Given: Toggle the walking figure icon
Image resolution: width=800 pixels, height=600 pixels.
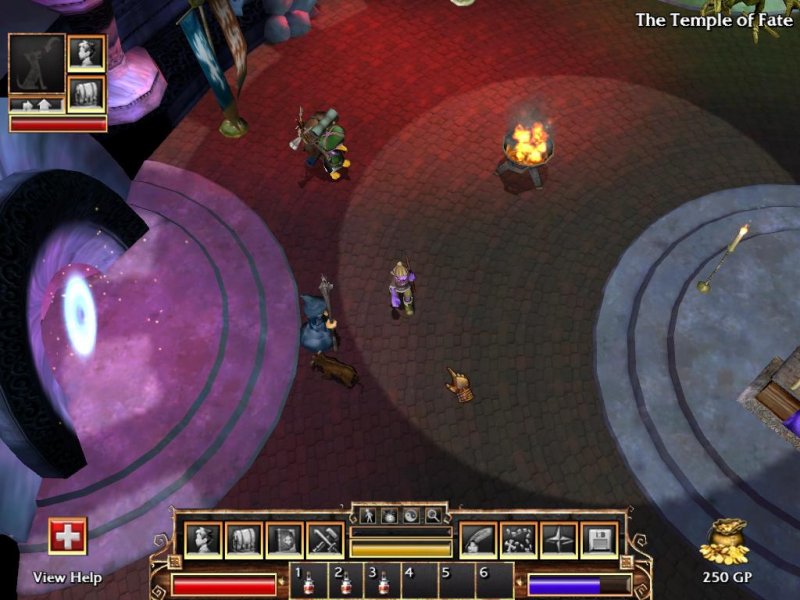Looking at the screenshot, I should coord(367,516).
